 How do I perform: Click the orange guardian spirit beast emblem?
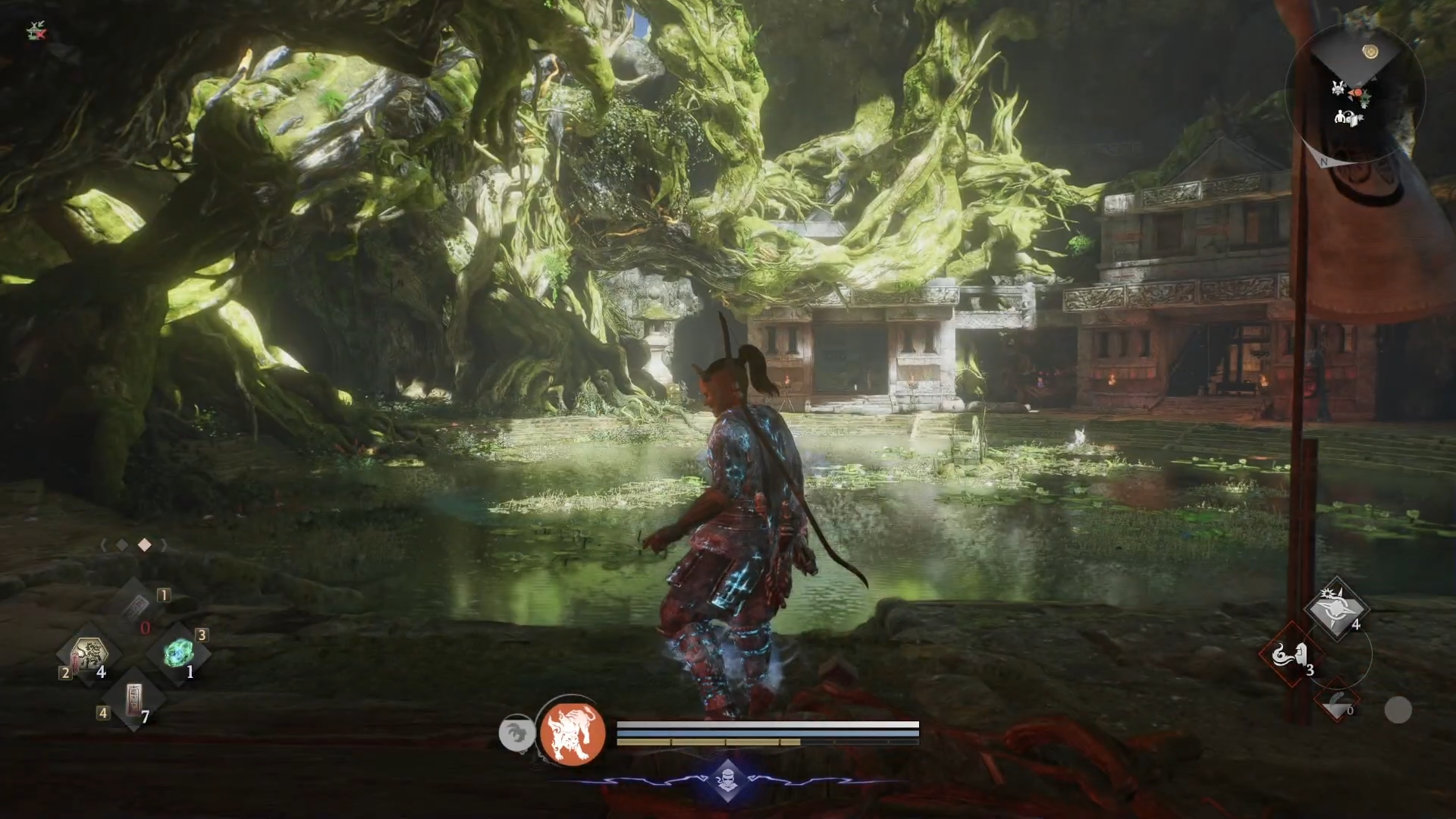pyautogui.click(x=573, y=733)
